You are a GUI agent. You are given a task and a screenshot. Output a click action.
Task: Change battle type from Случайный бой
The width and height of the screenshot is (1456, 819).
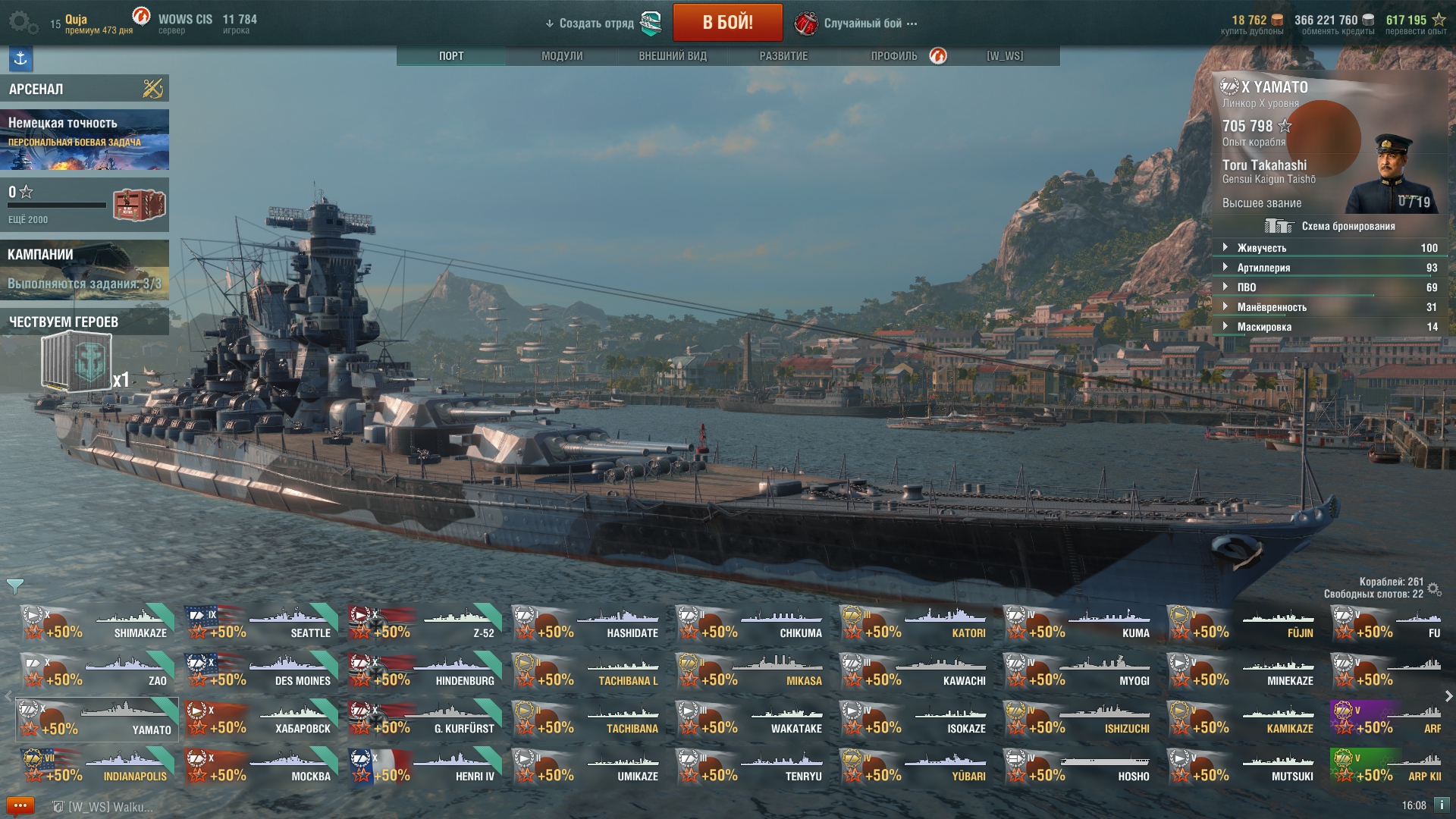pos(863,24)
